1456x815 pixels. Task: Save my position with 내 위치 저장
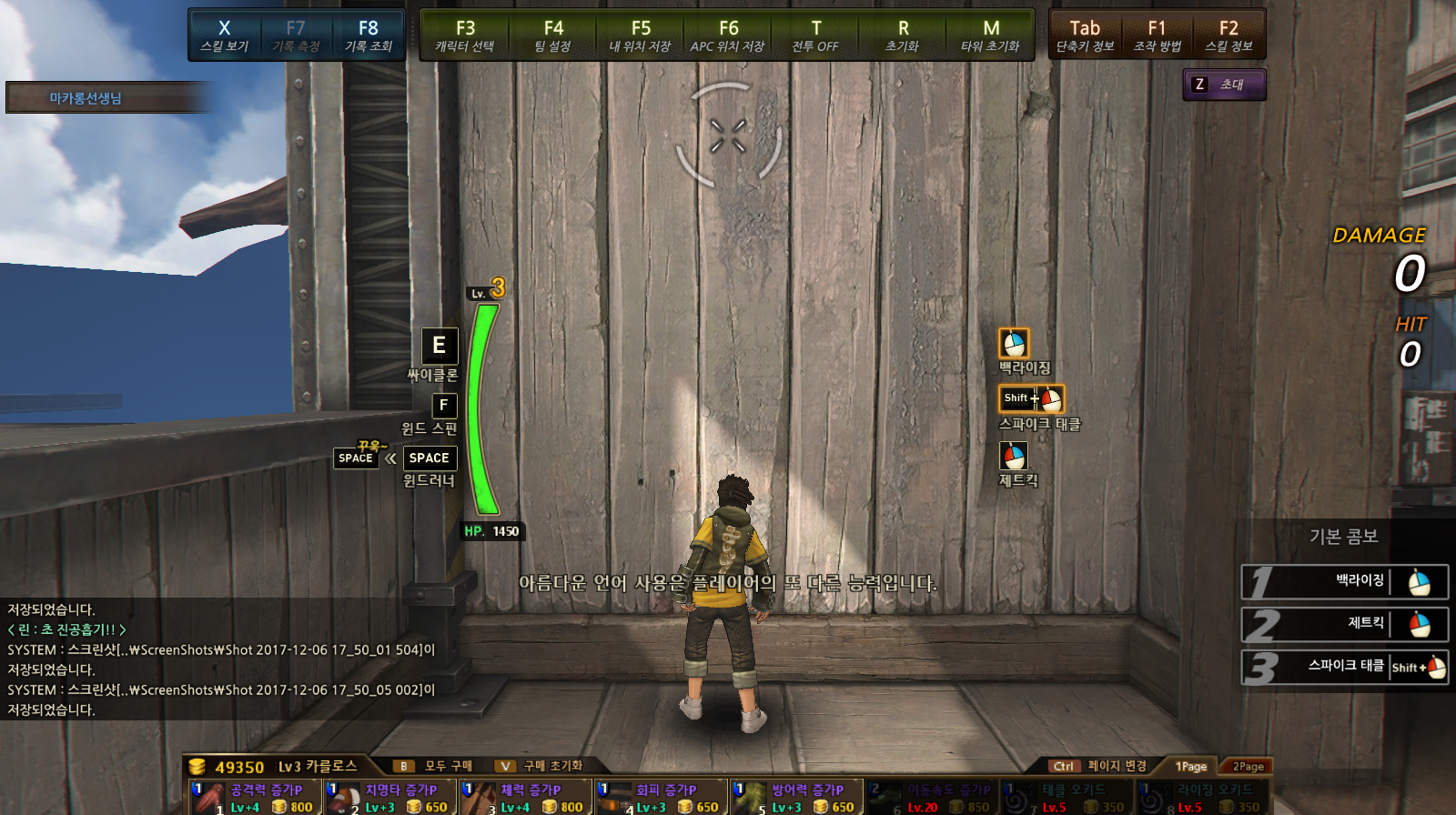click(x=641, y=35)
